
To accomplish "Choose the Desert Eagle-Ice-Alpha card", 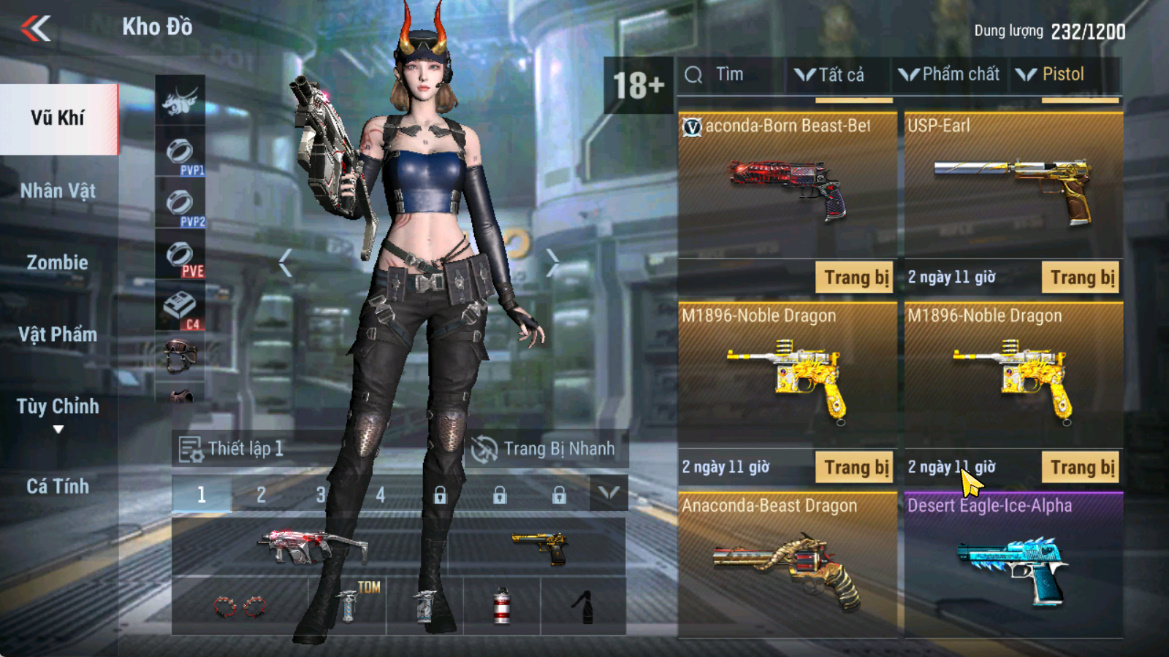I will [x=1013, y=562].
